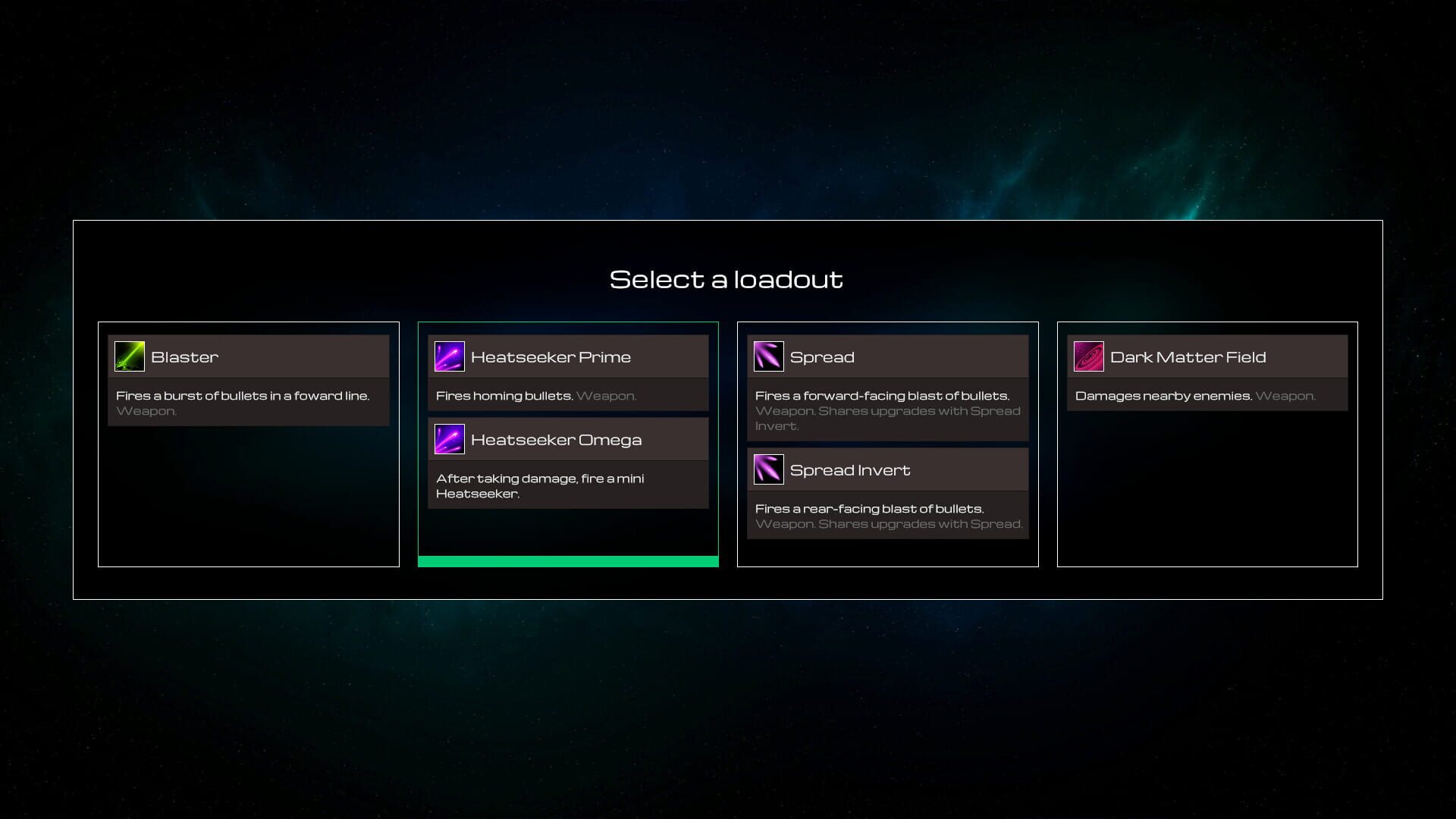Select the Blaster icon in the first loadout
1456x819 pixels.
[x=130, y=356]
